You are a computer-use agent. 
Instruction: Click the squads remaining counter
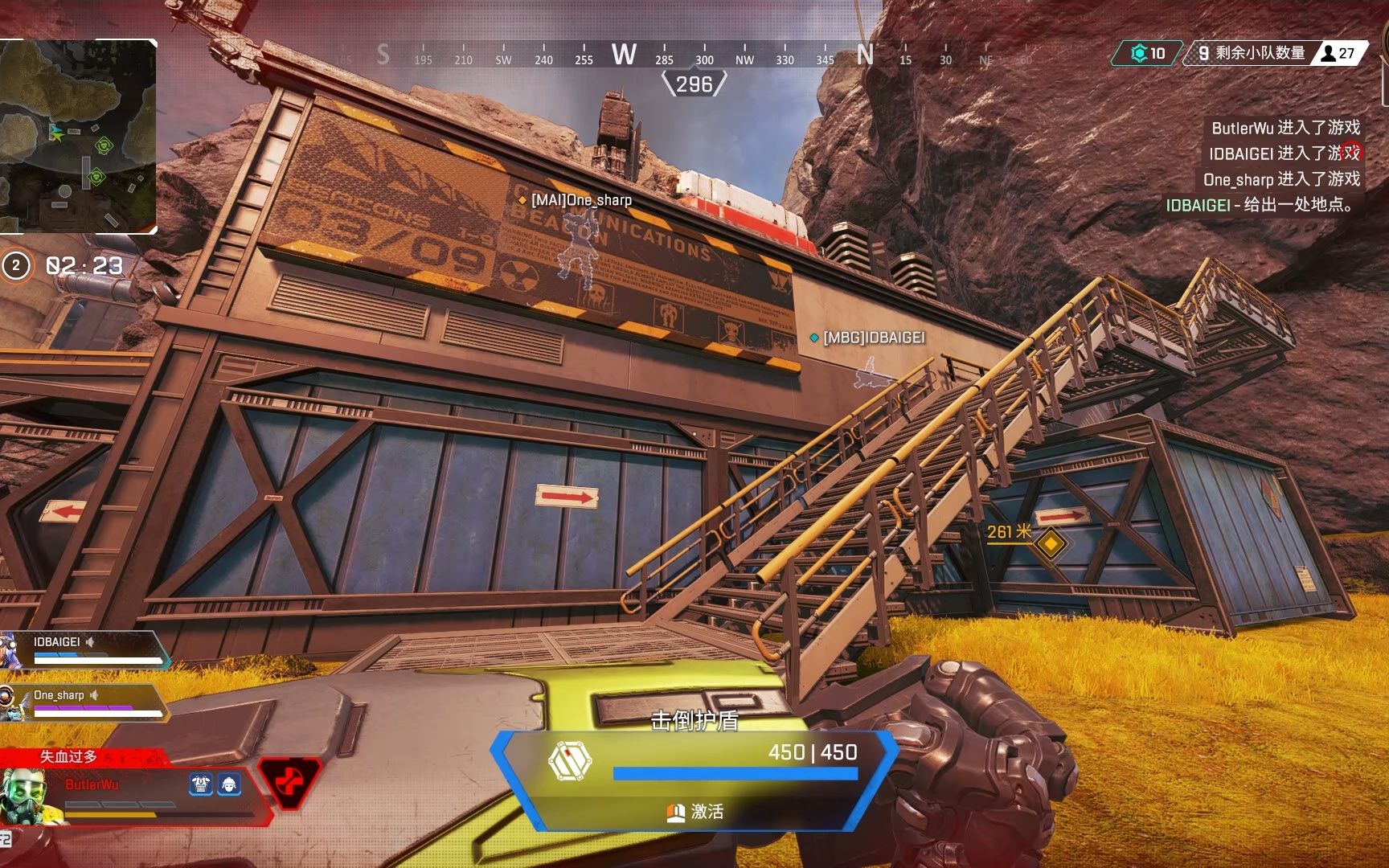coord(1251,53)
